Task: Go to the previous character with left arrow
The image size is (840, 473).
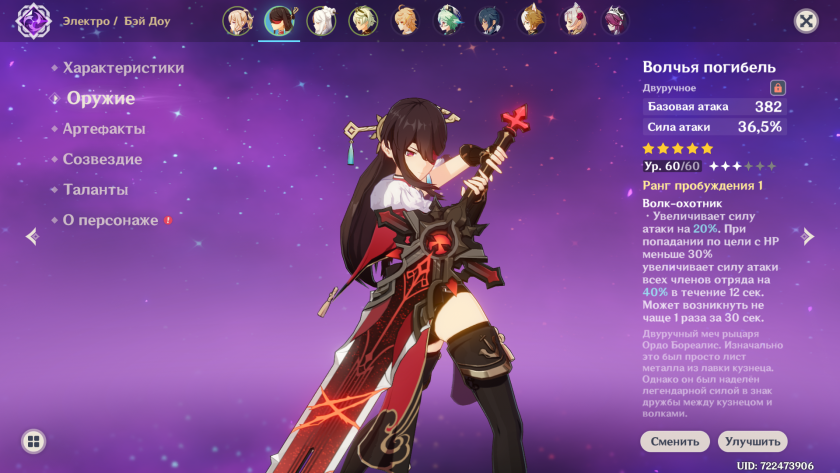Action: coord(31,236)
